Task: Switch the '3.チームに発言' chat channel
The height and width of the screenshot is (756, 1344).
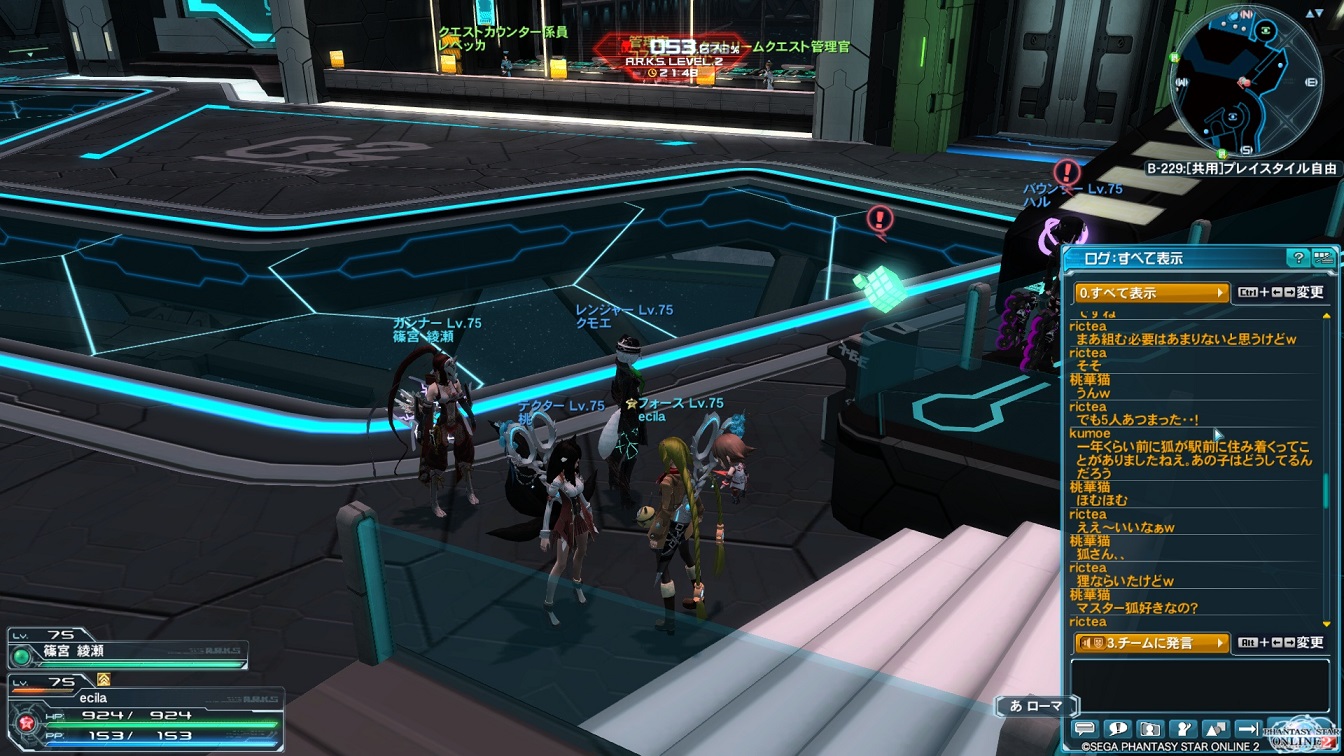Action: coord(1152,643)
